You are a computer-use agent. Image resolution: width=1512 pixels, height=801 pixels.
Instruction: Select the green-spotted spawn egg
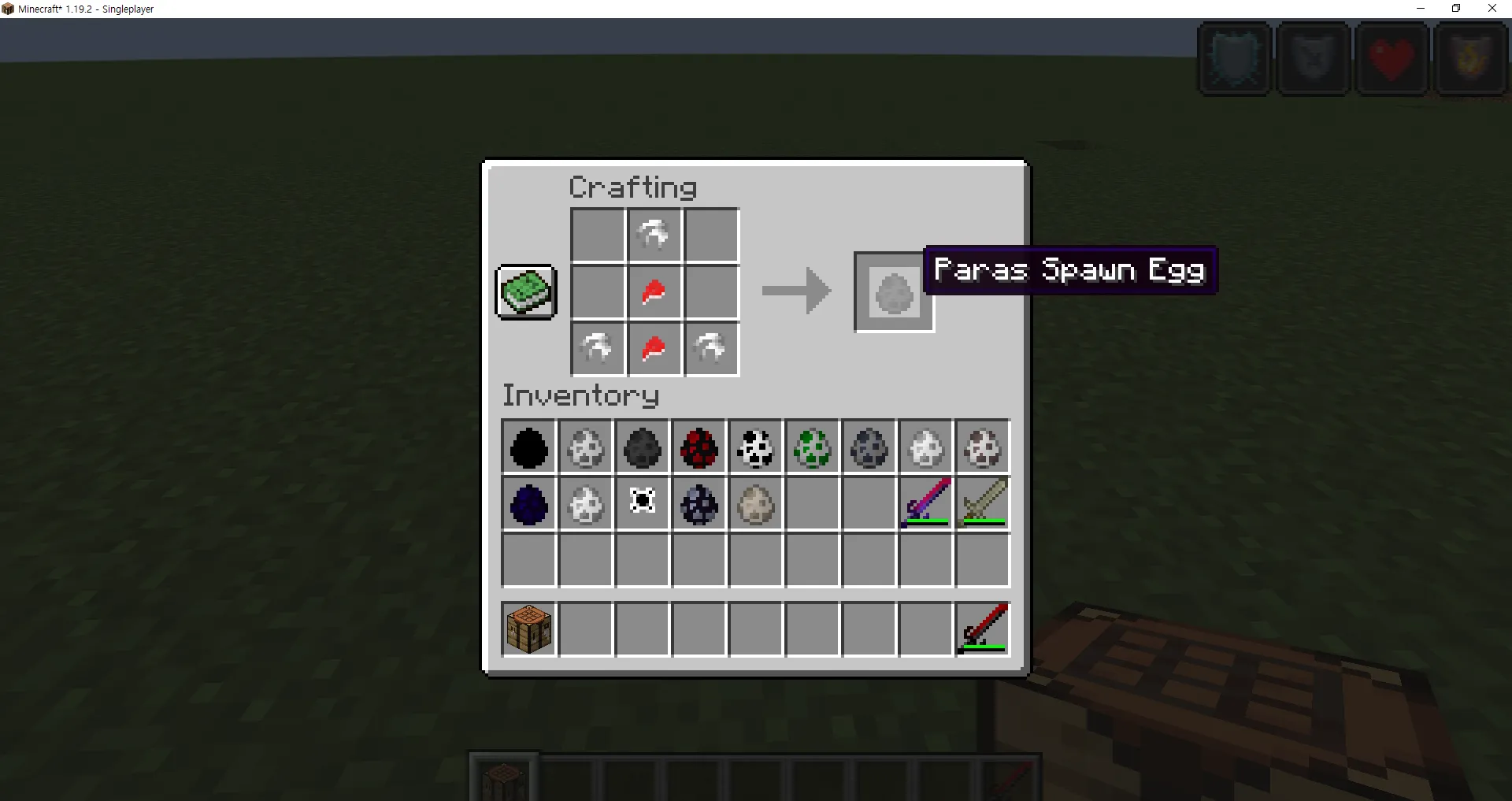pos(812,447)
